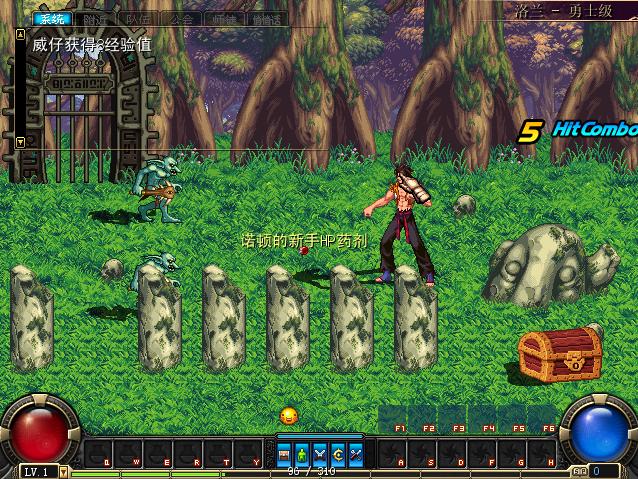
Task: Click the chat log scroll-up arrow
Action: click(x=21, y=33)
